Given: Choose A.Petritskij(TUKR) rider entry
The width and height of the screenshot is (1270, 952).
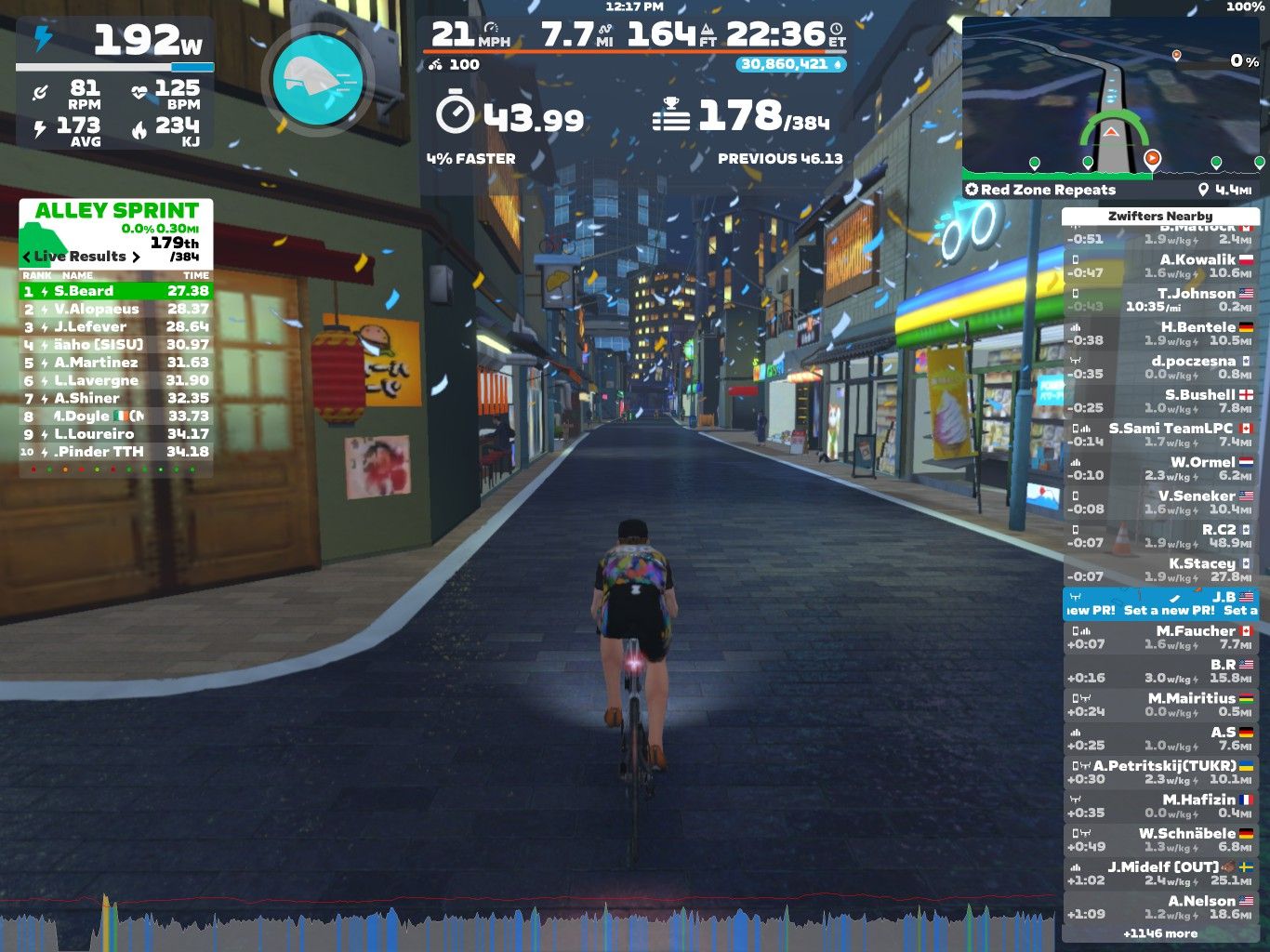Looking at the screenshot, I should click(1160, 772).
